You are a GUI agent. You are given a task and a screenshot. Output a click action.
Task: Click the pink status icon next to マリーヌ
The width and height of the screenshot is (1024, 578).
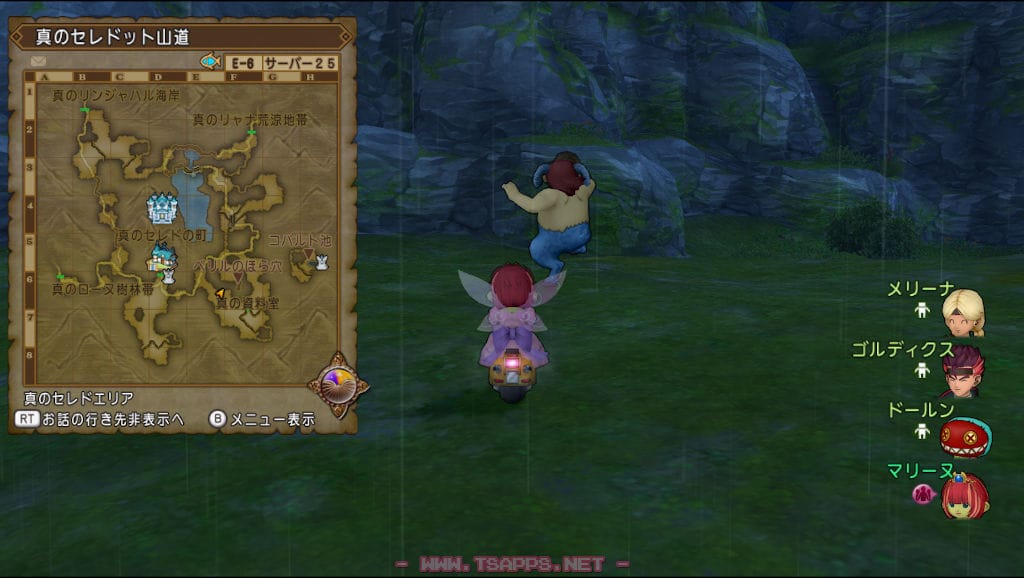921,492
